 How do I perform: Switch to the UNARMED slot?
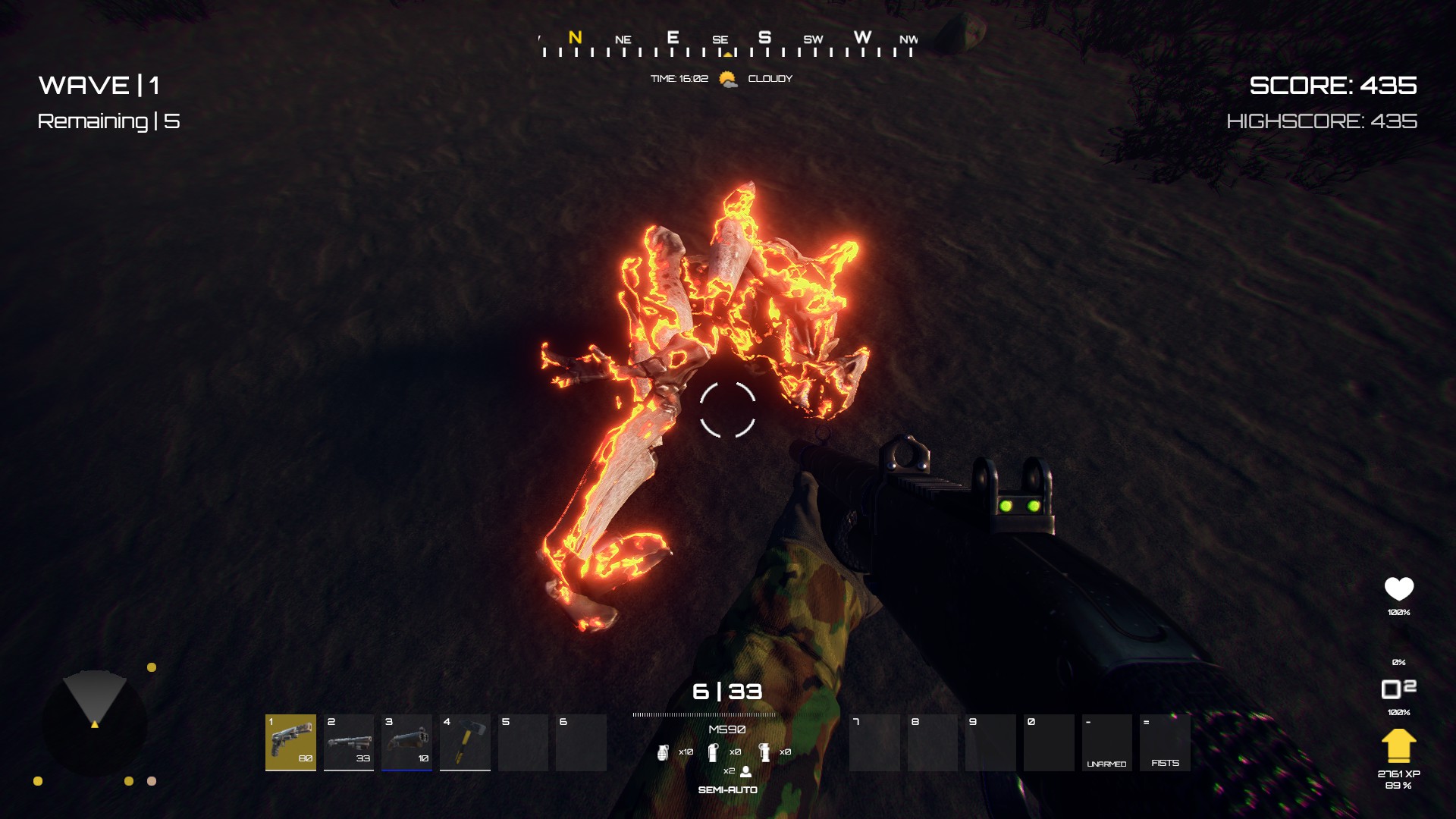pyautogui.click(x=1107, y=743)
